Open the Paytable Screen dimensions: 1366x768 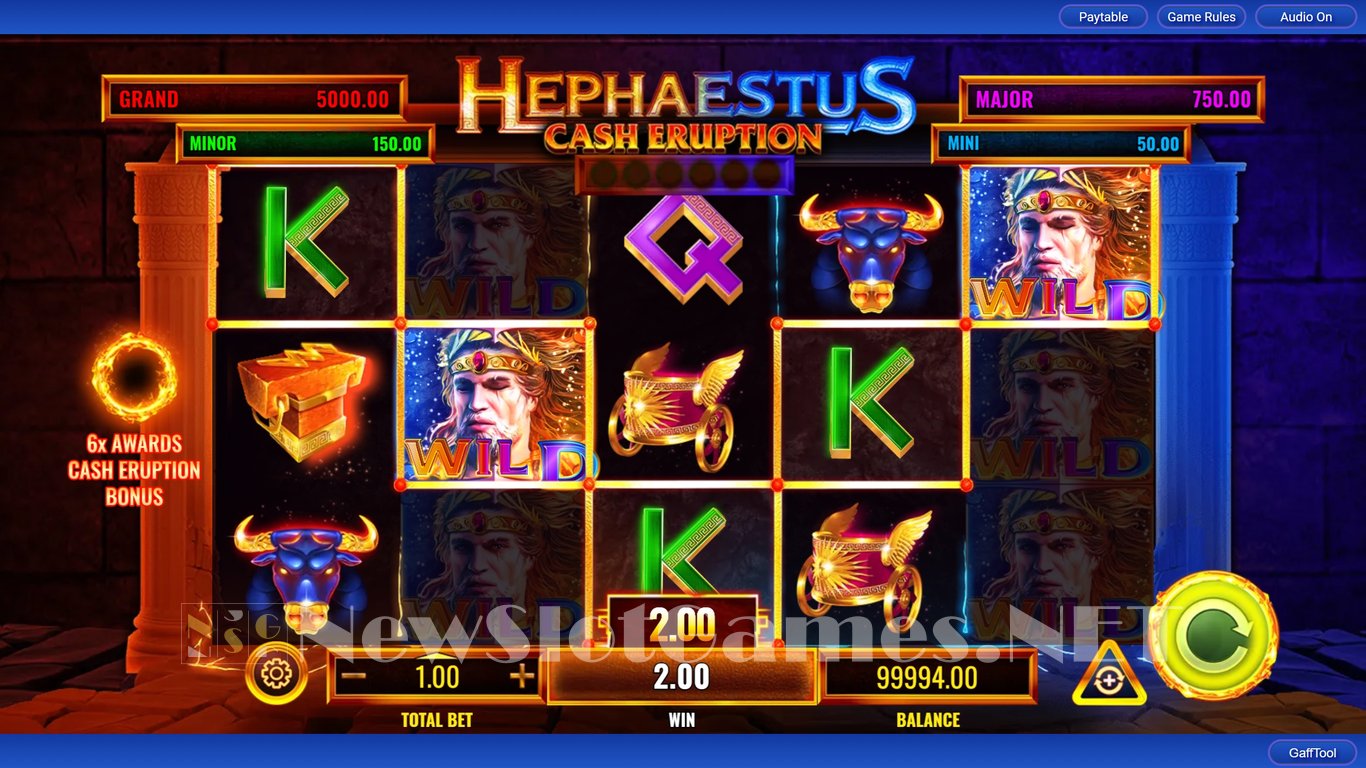click(x=1103, y=17)
